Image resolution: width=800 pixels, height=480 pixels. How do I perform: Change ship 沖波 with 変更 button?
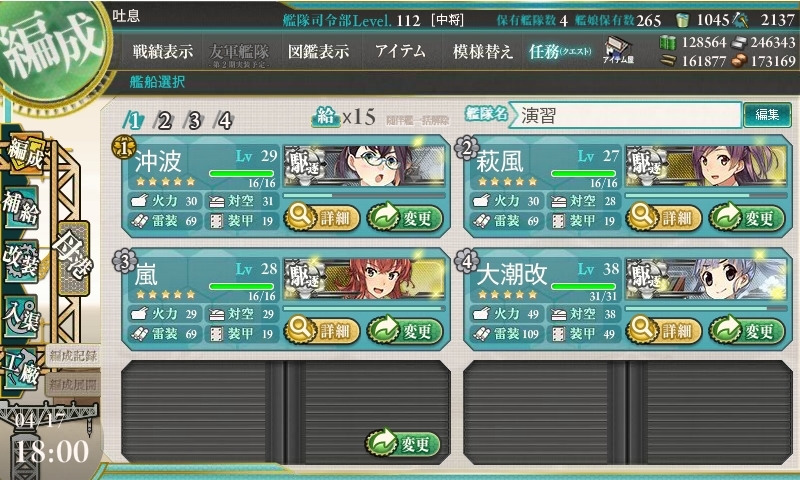click(x=404, y=216)
